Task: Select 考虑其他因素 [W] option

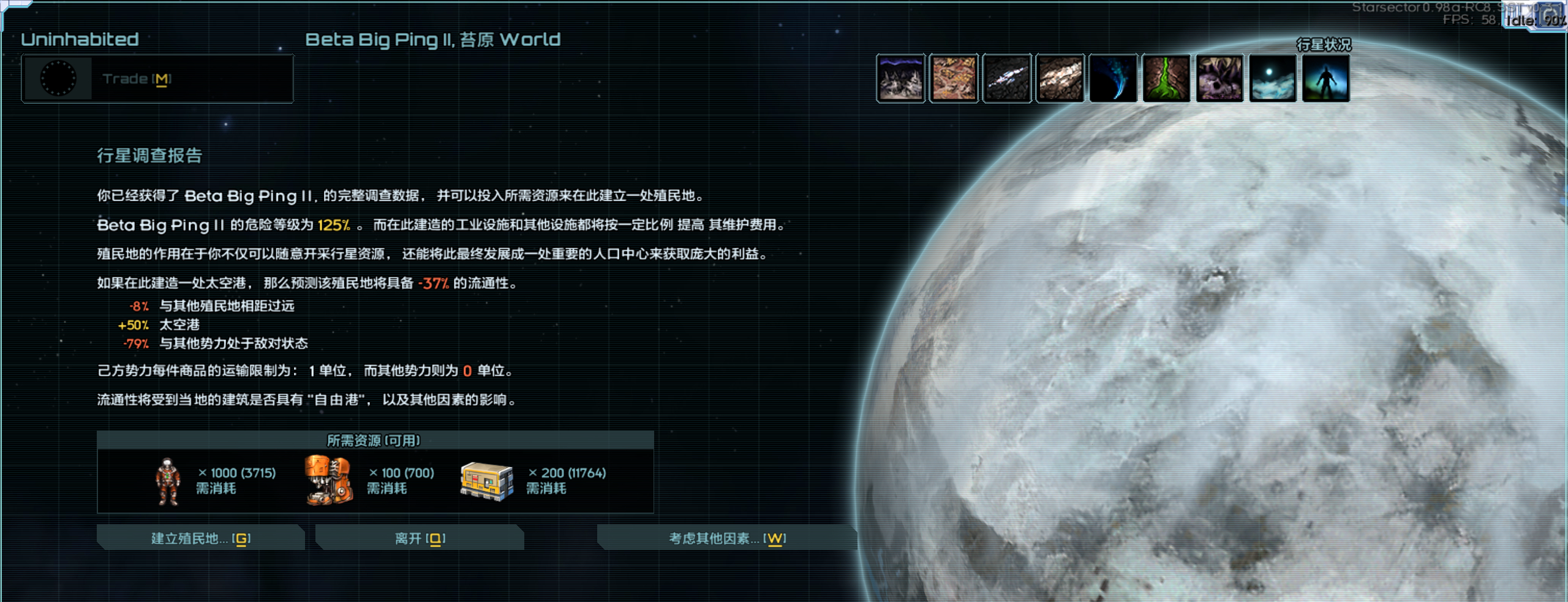Action: (x=726, y=539)
